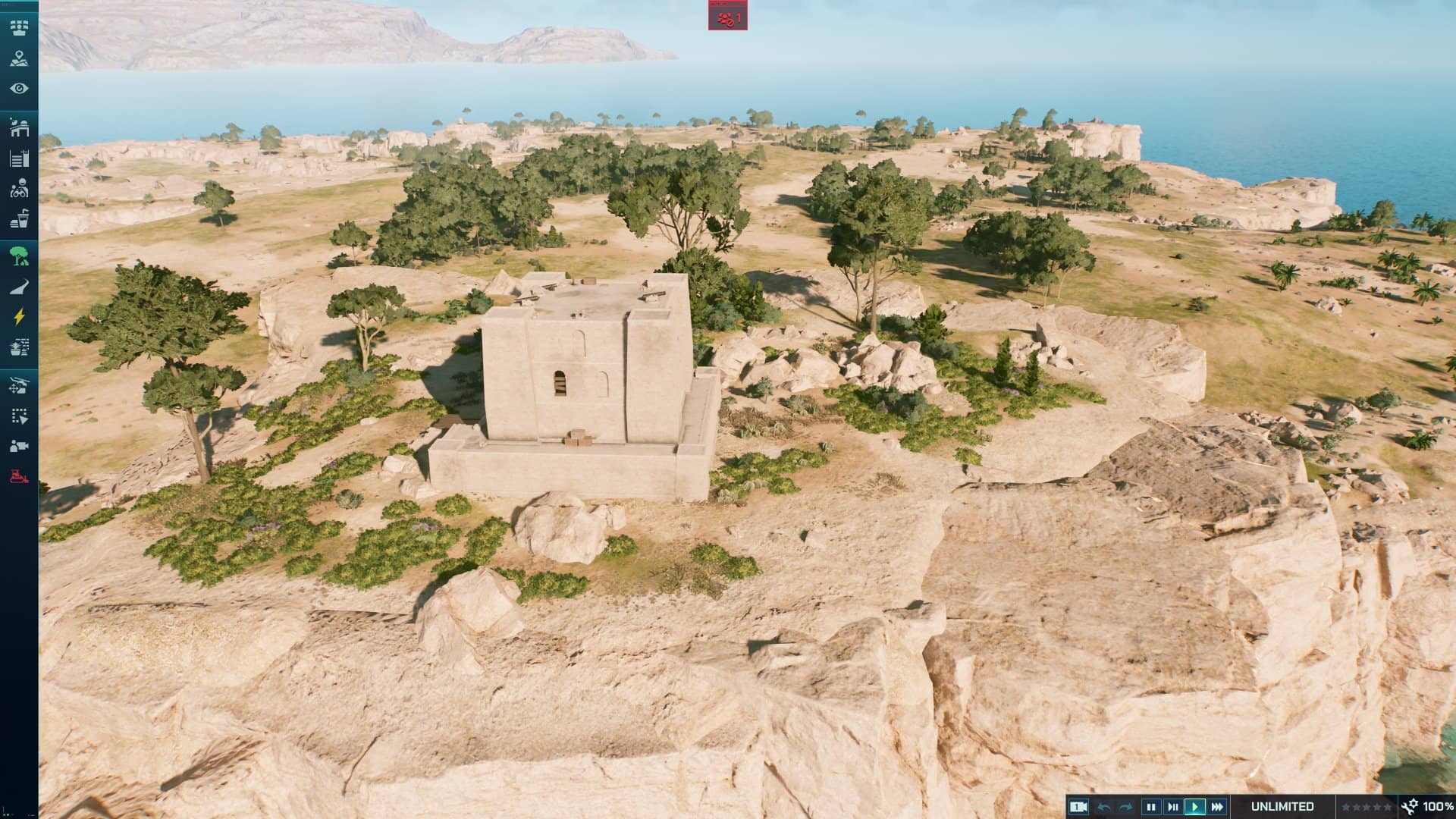Open the food and drink facilities menu
The image size is (1456, 819).
19,219
